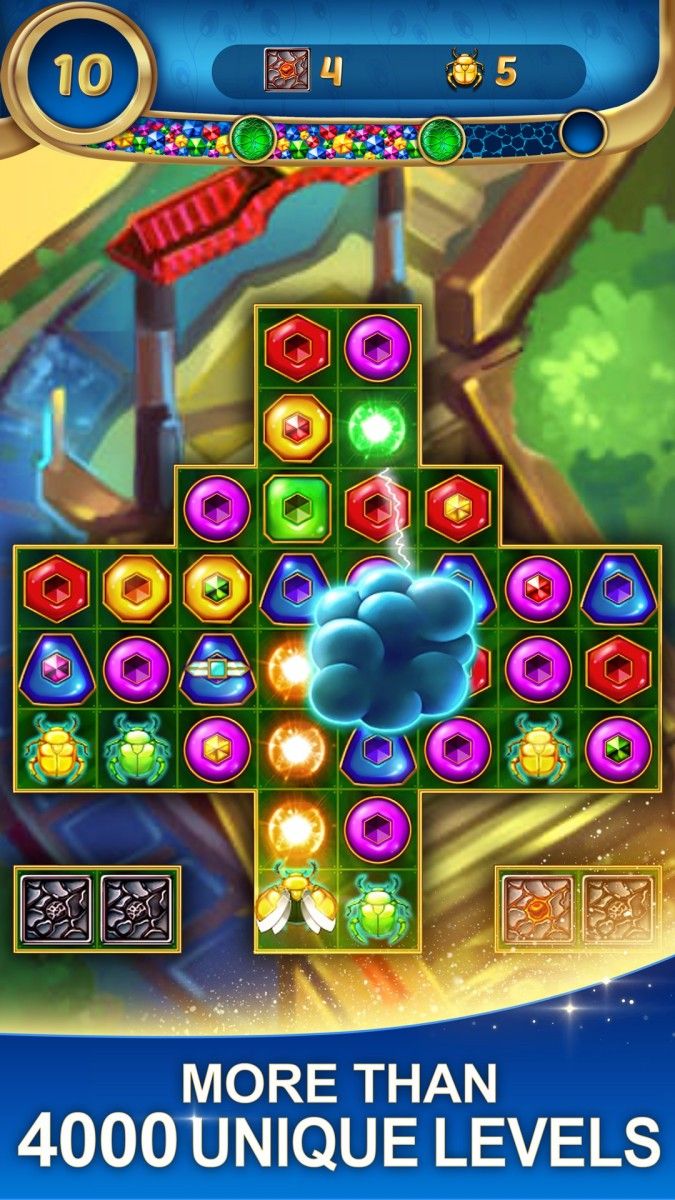Select the green scarab beside the winged scarab

tap(377, 908)
